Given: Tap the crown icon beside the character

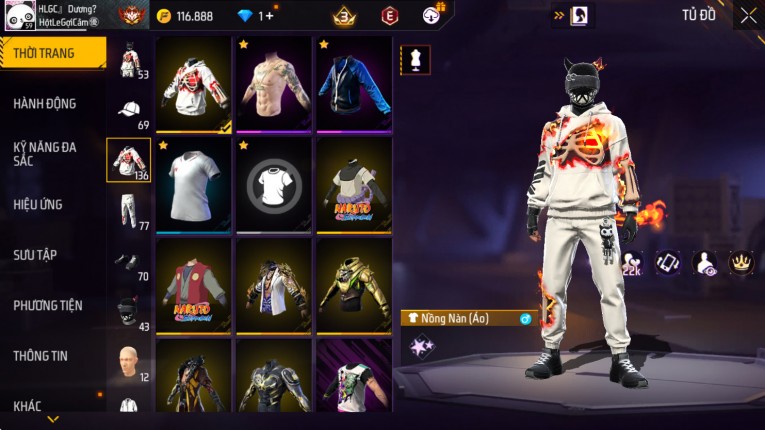Looking at the screenshot, I should [741, 263].
